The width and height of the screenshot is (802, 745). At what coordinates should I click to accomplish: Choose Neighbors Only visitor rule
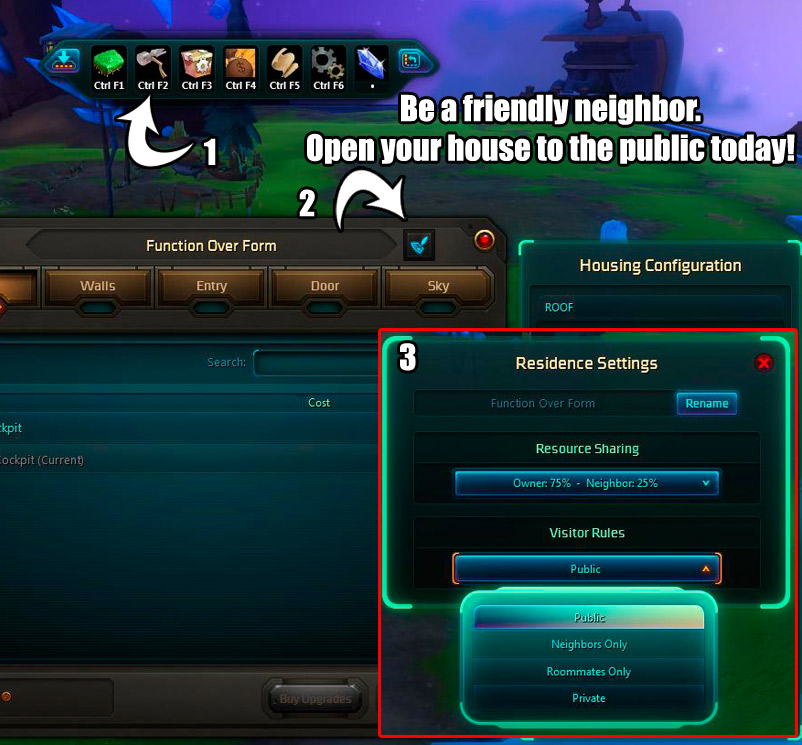(589, 645)
